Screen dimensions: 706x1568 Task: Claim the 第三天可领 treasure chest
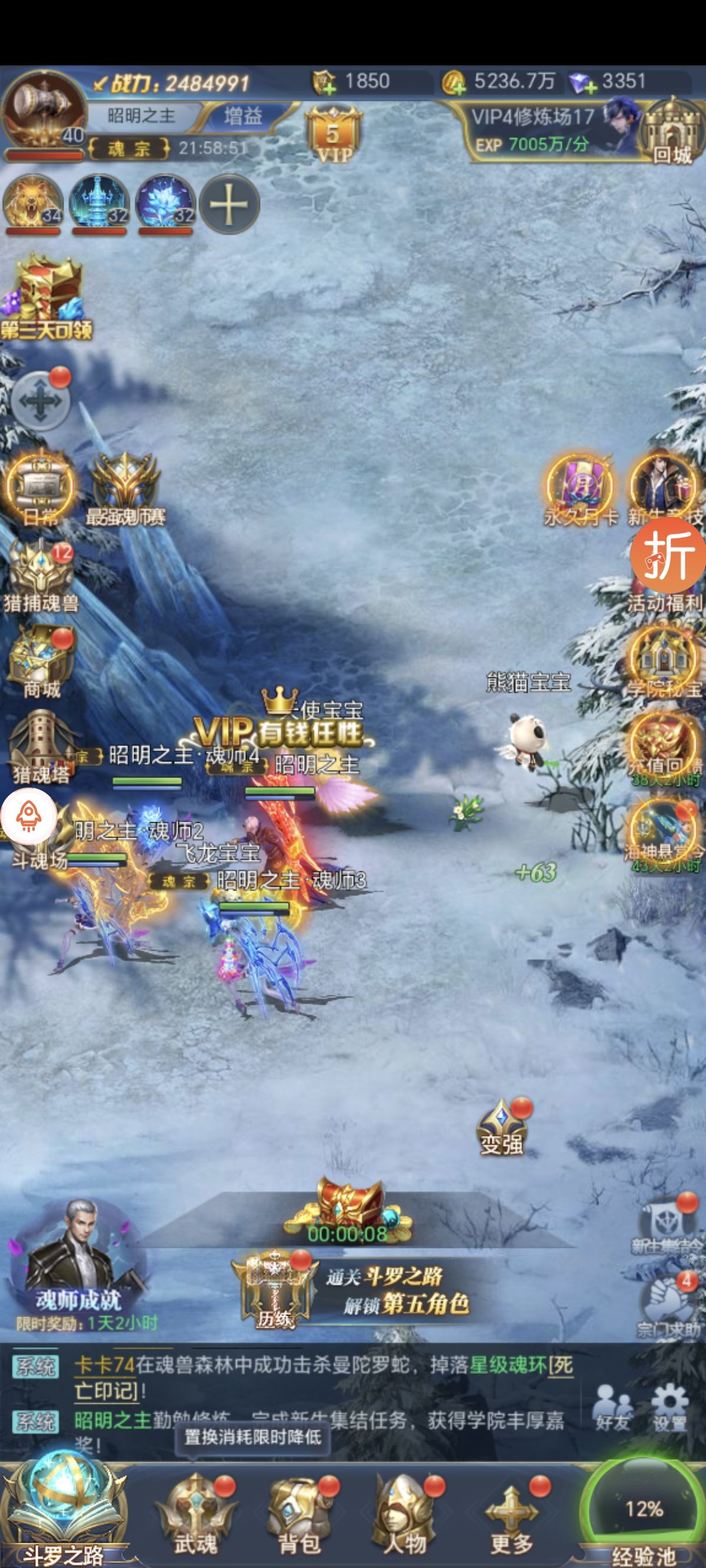click(x=46, y=298)
